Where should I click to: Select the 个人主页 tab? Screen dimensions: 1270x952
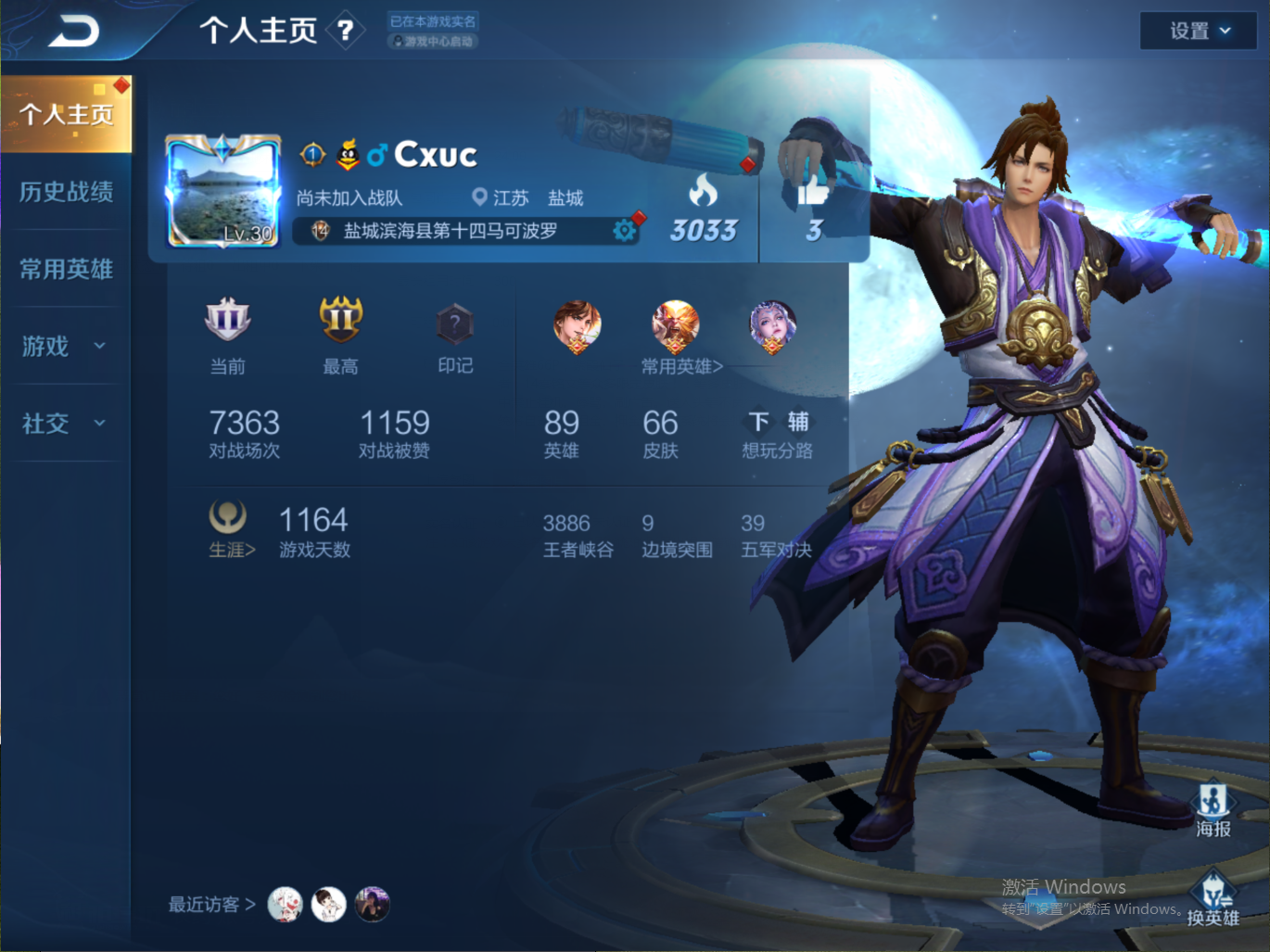pos(66,114)
